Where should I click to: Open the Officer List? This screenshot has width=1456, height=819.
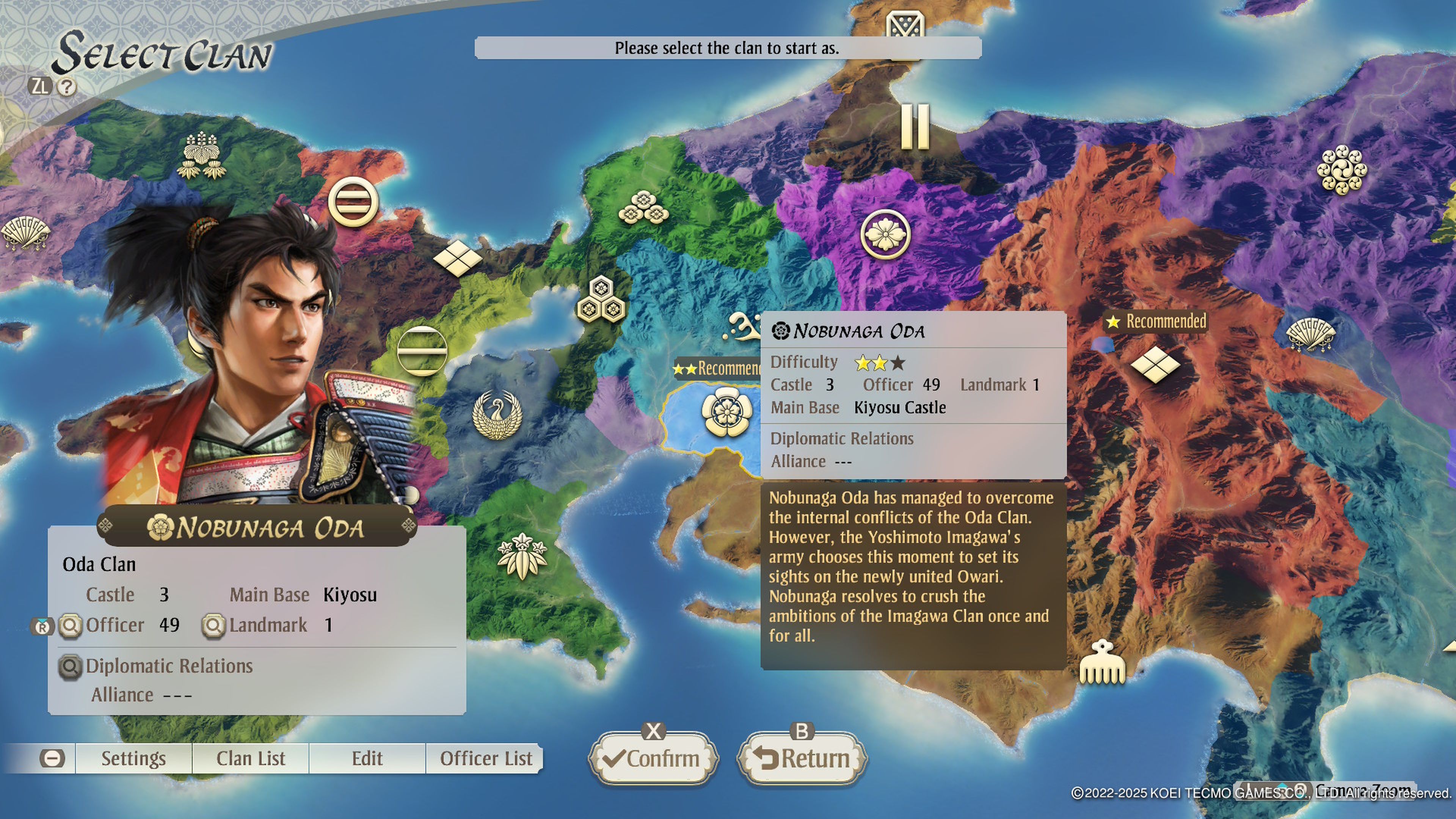pos(485,758)
